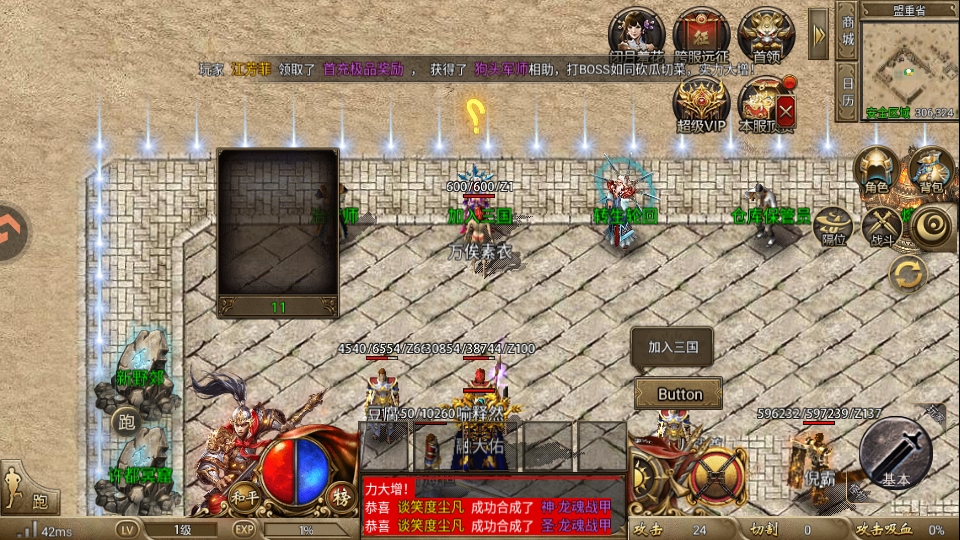Open the 跨服远征 cross-server expedition
The height and width of the screenshot is (540, 960).
tap(701, 36)
